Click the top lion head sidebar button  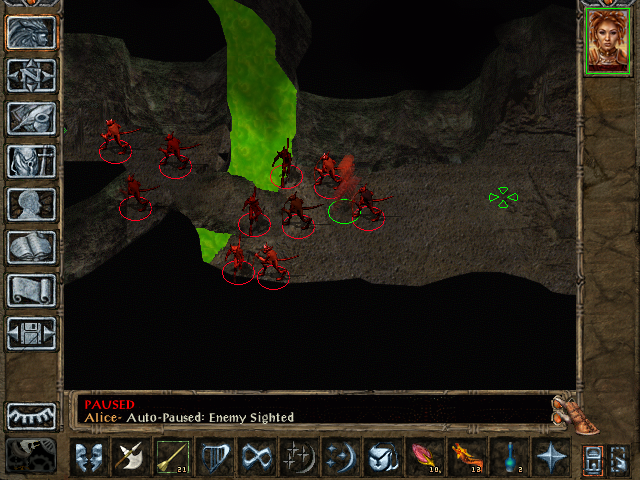[31, 32]
